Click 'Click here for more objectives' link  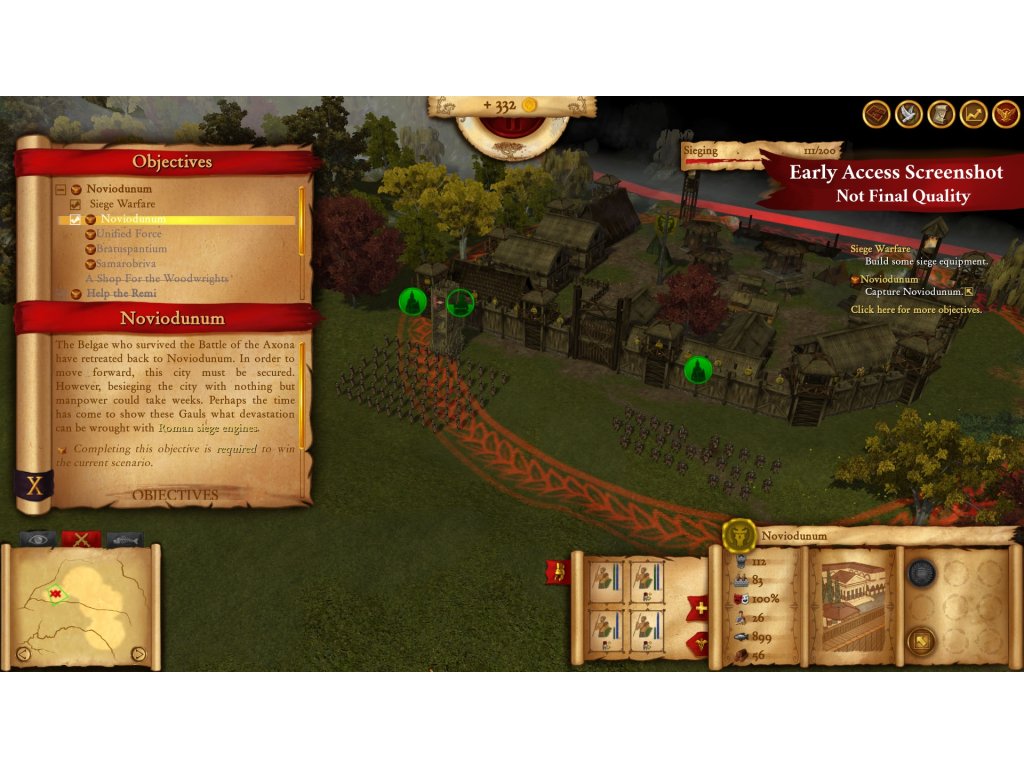click(x=916, y=310)
